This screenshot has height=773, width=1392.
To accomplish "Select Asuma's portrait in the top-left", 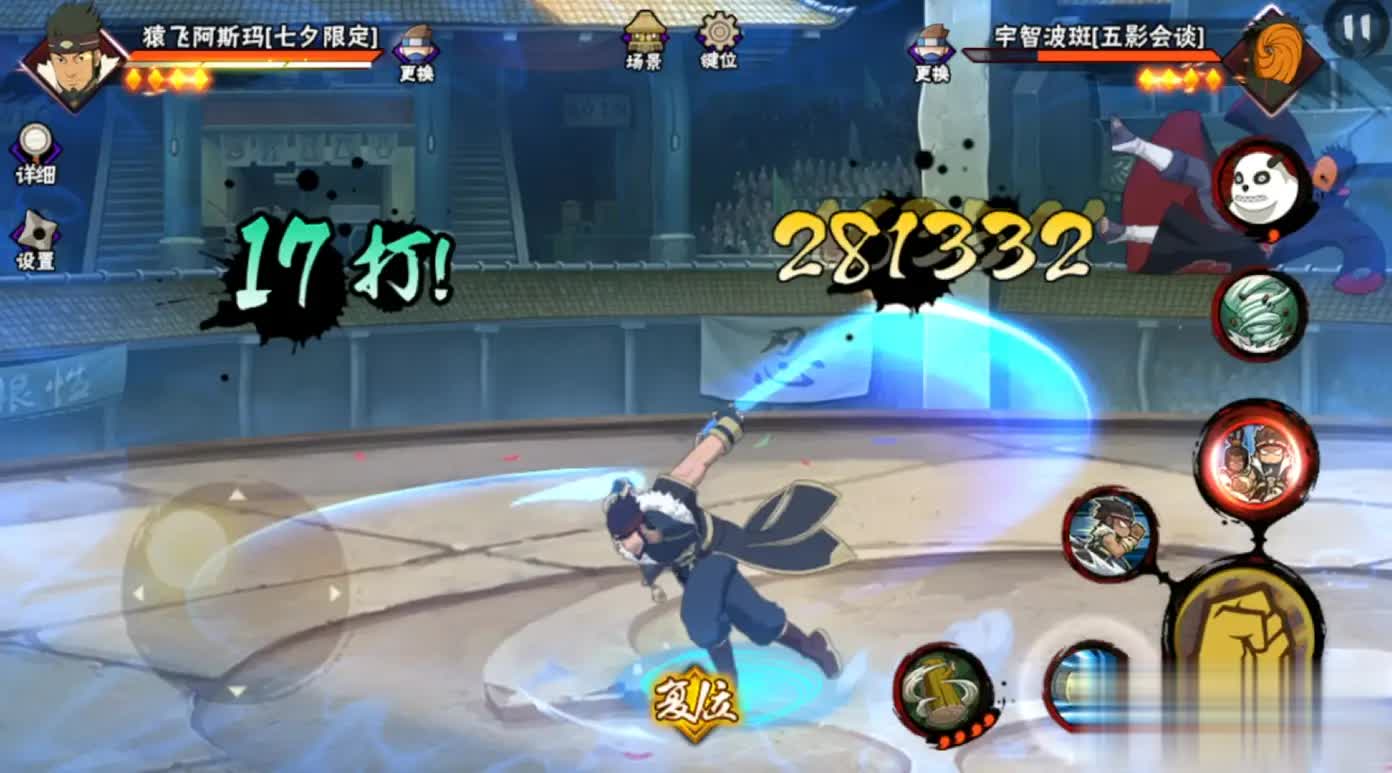I will 74,60.
